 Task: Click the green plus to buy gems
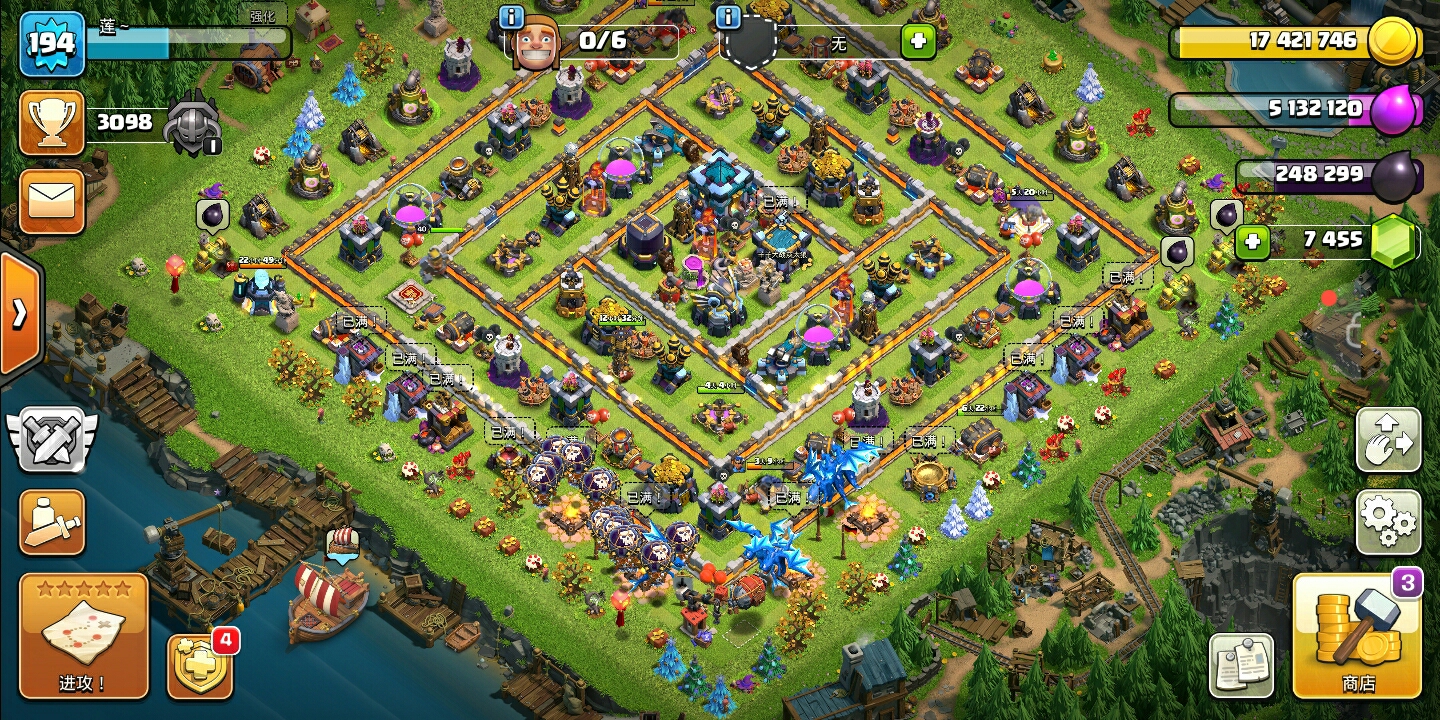[1252, 241]
